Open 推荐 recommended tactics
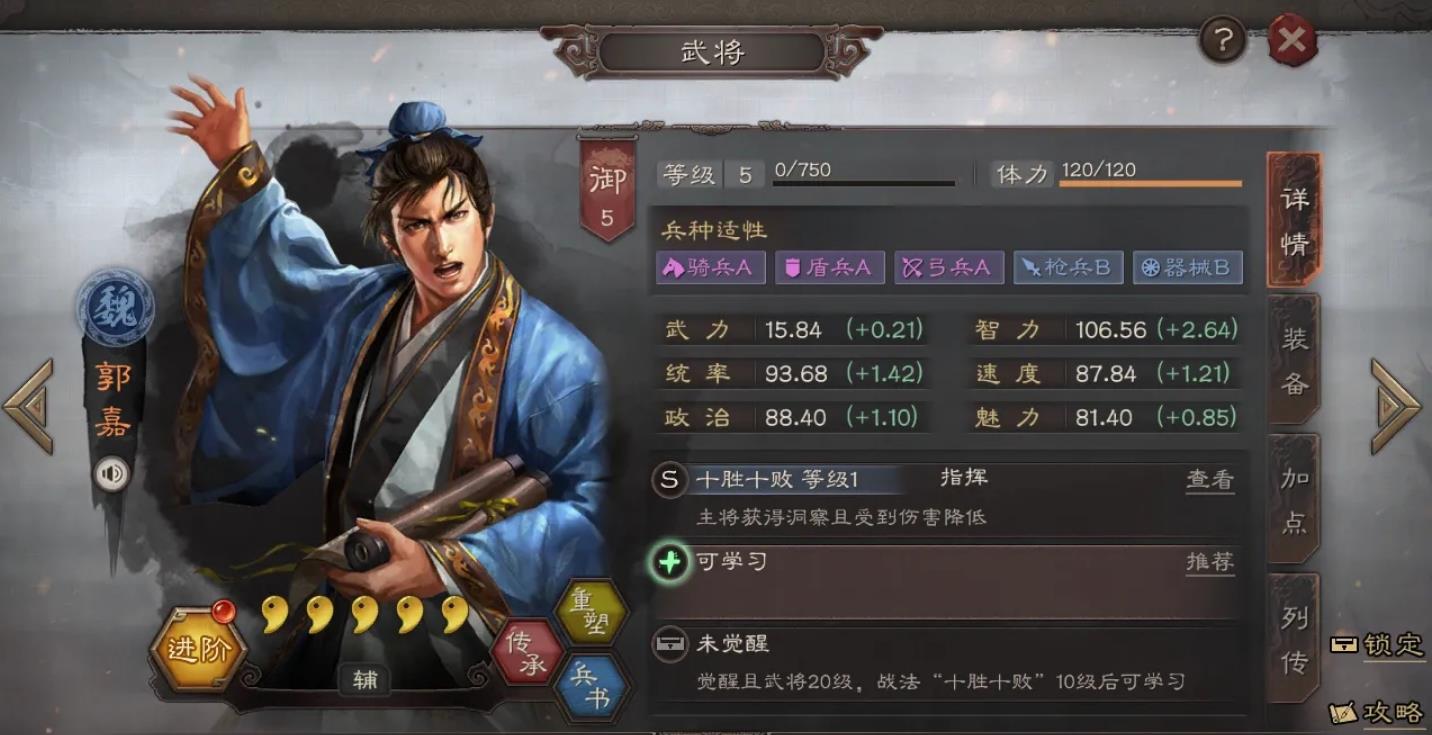 click(x=1210, y=562)
